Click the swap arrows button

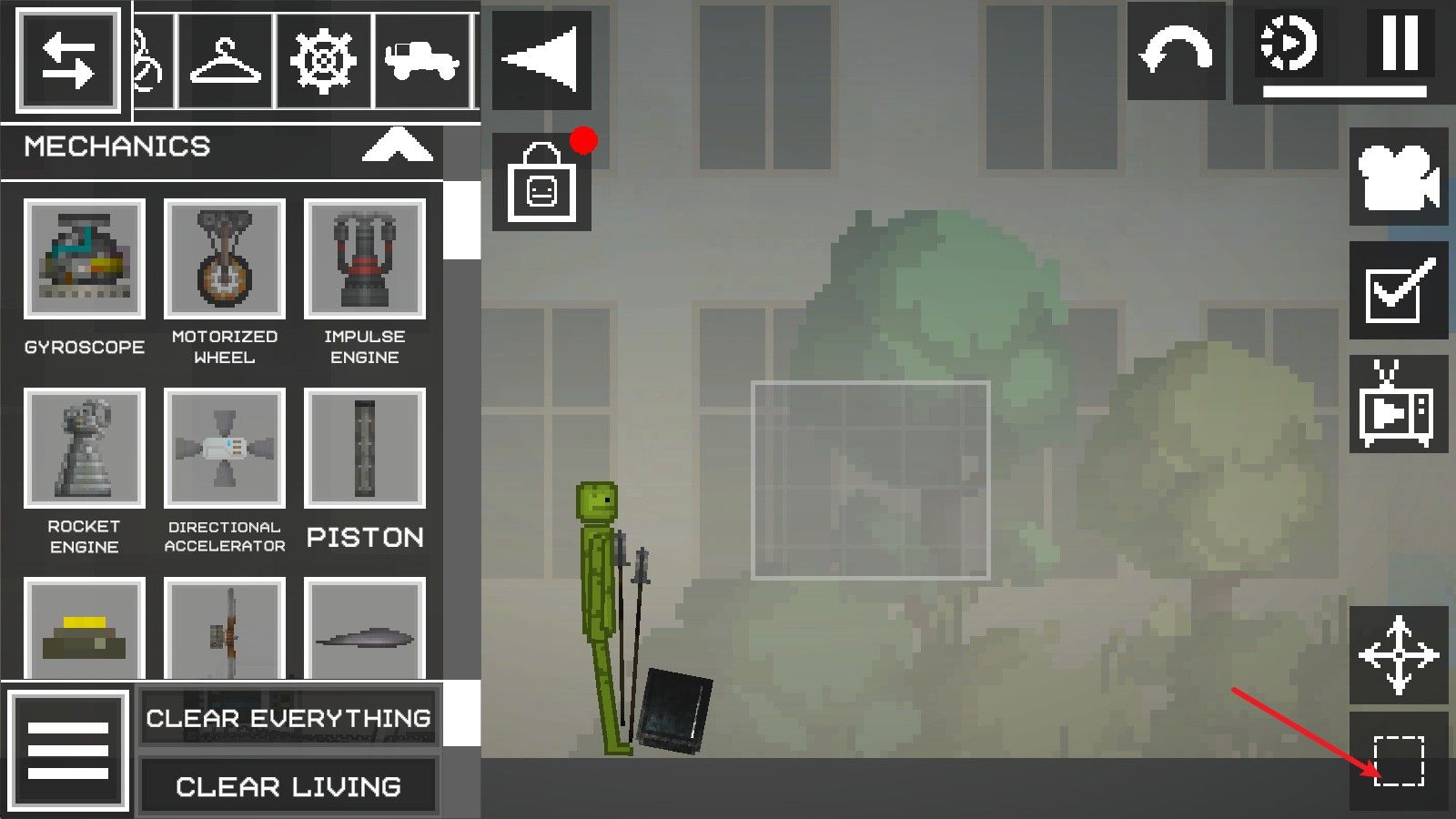[x=68, y=62]
